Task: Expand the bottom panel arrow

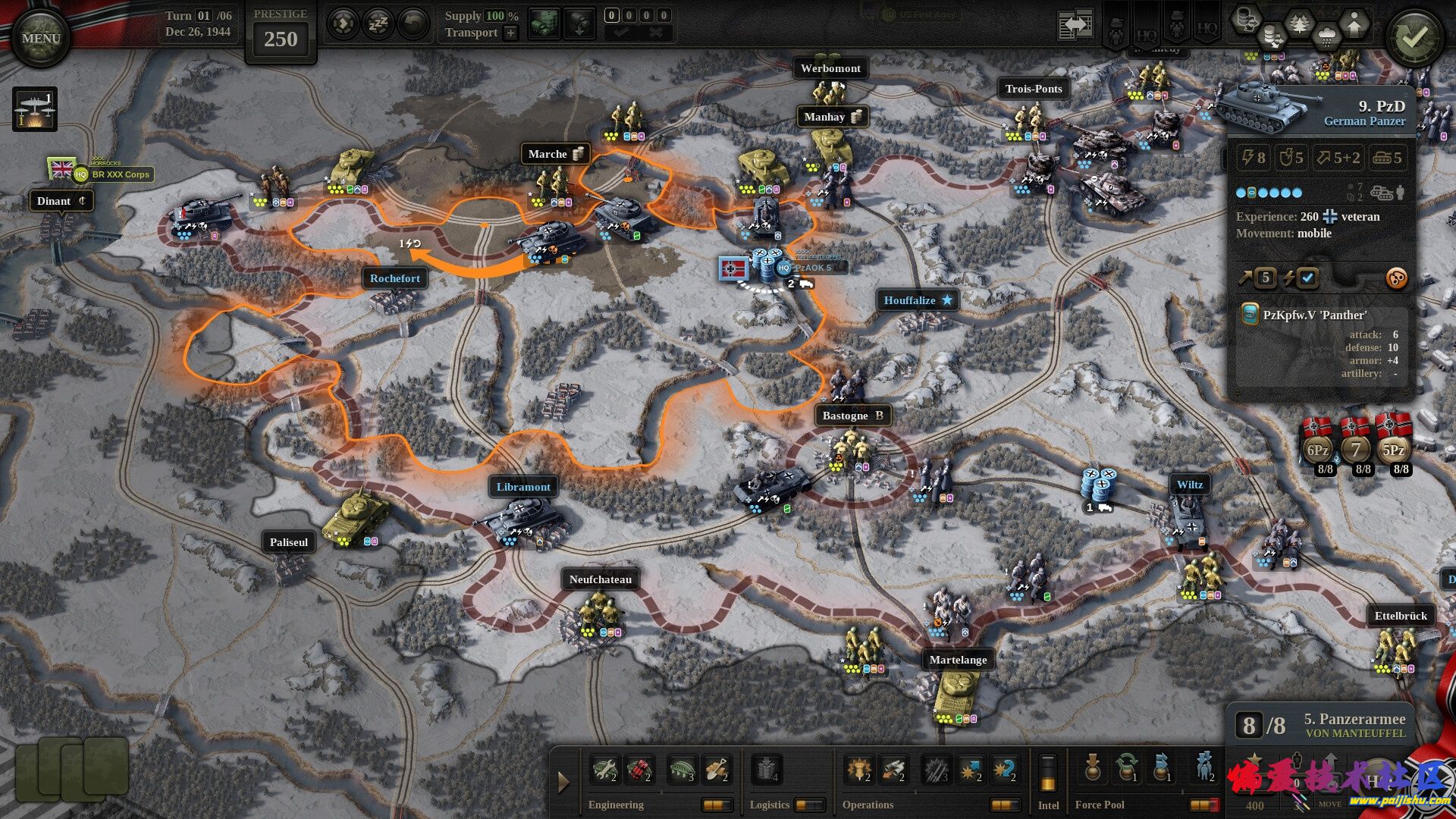Action: (x=563, y=782)
